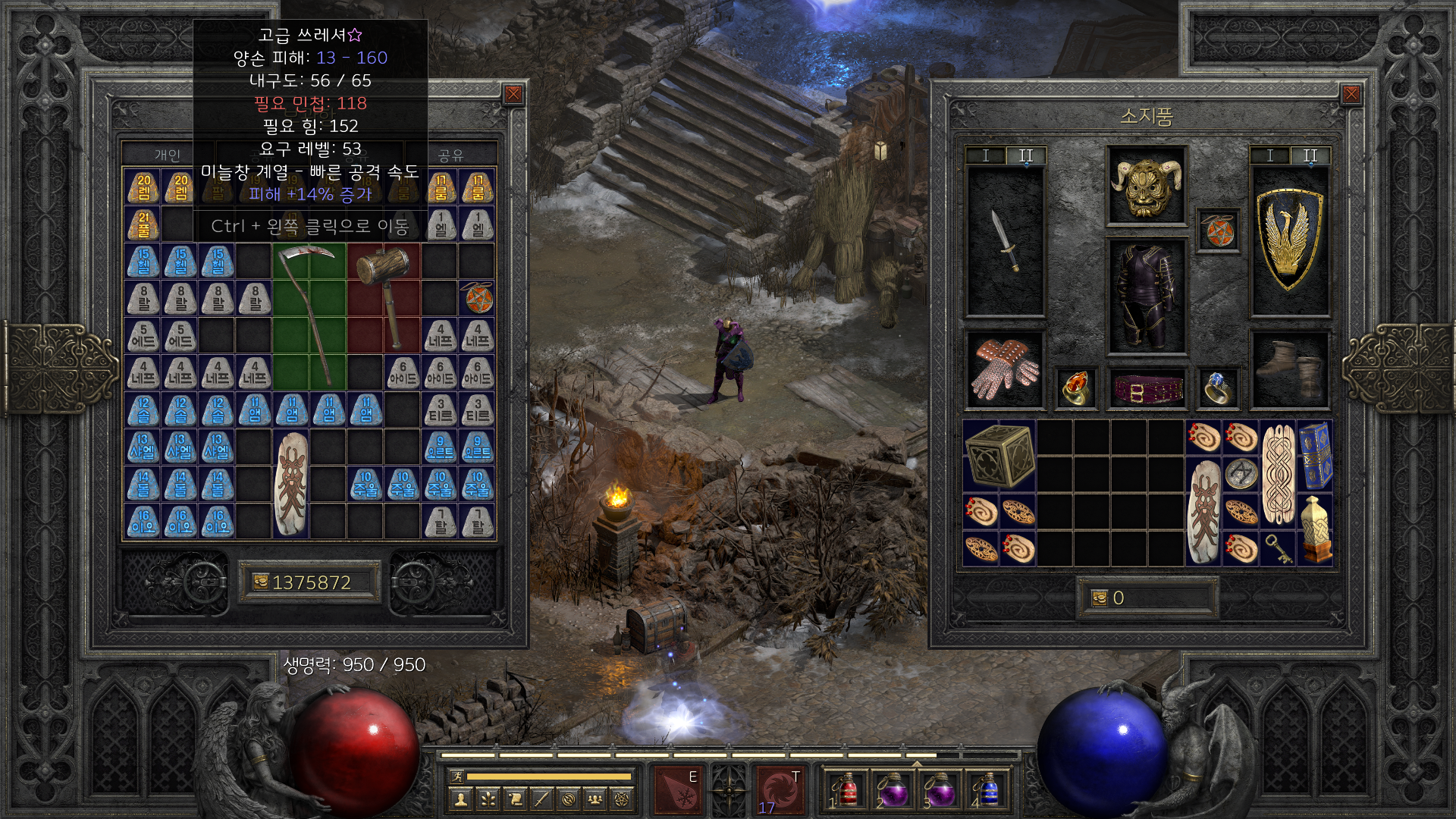Viewport: 1456px width, 819px height.
Task: Select the blue tome in the inventory
Action: coord(1316,456)
